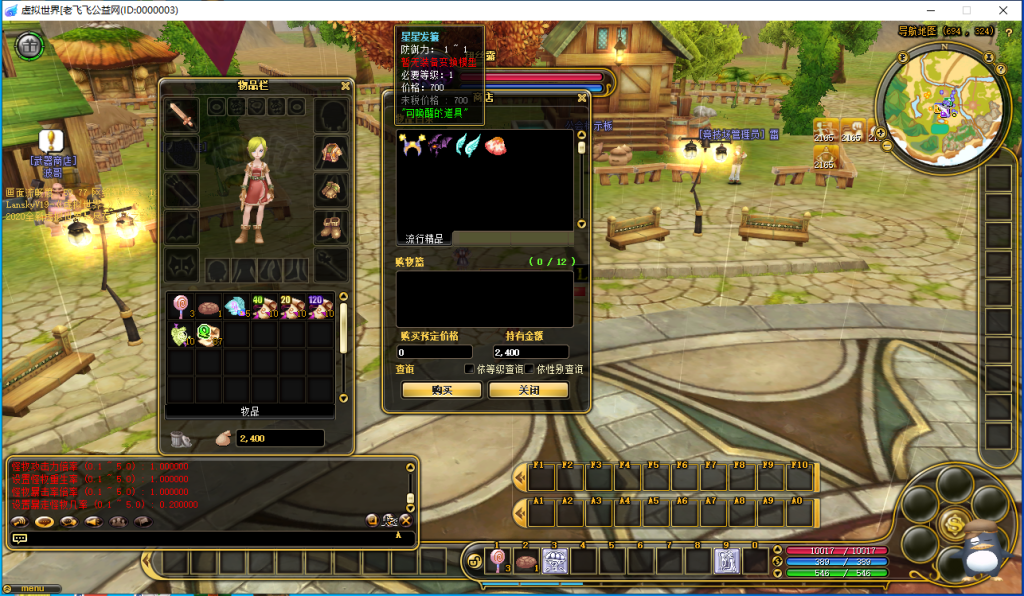Select the bread item in the inventory grid
Screen dimensions: 1024x596
pyautogui.click(x=208, y=308)
